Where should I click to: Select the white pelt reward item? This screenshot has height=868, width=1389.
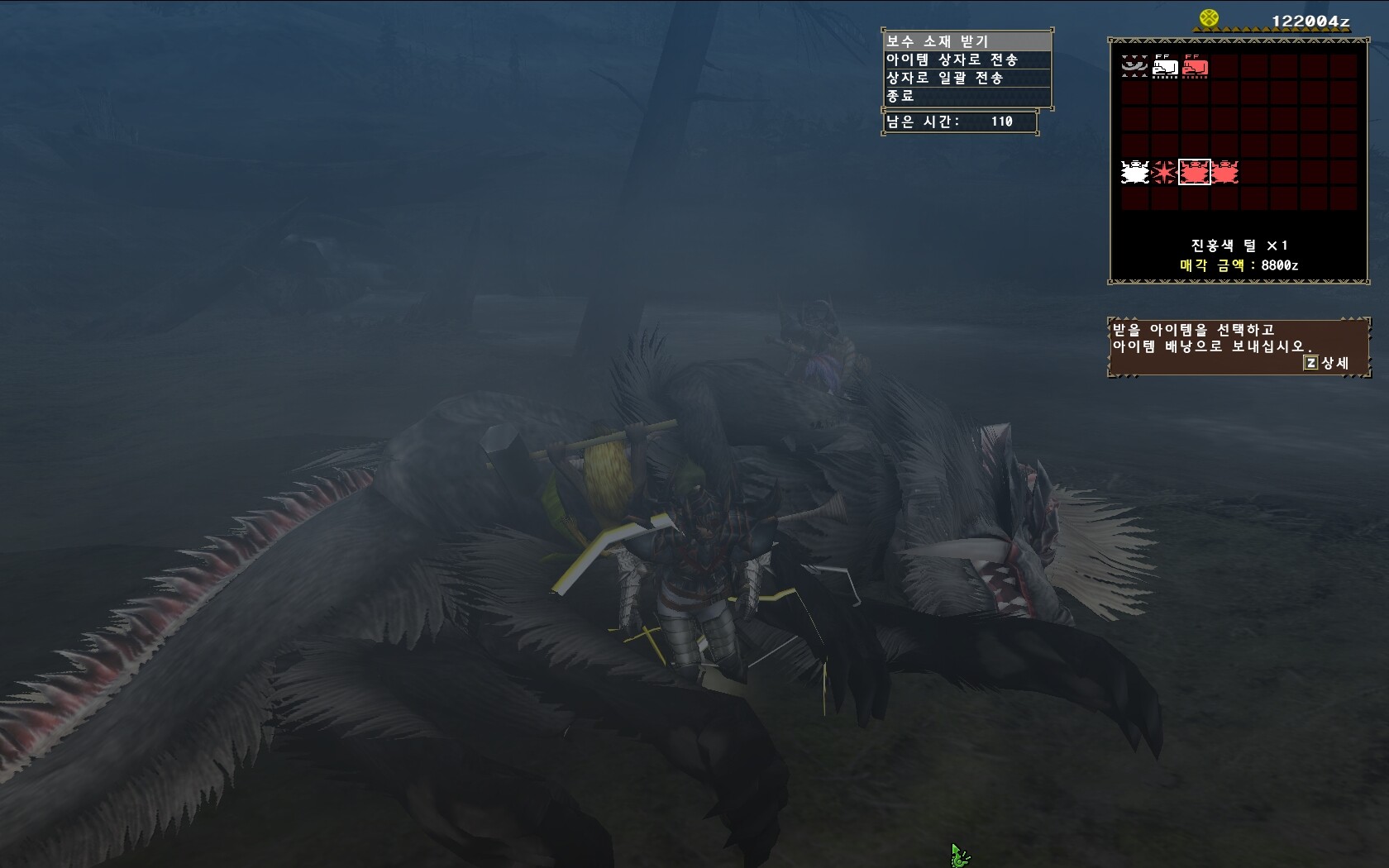1135,172
